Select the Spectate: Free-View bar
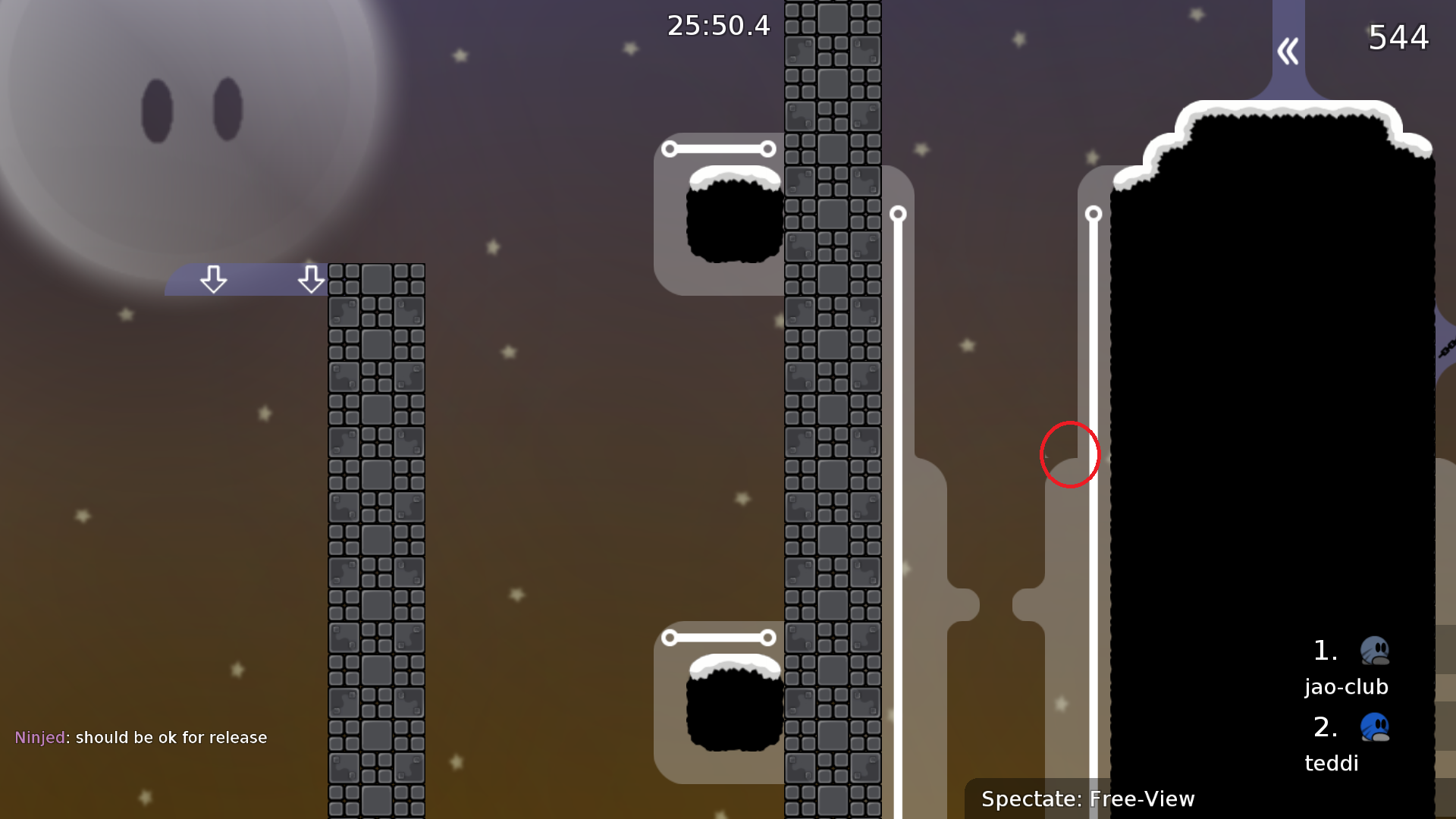 (x=1088, y=799)
